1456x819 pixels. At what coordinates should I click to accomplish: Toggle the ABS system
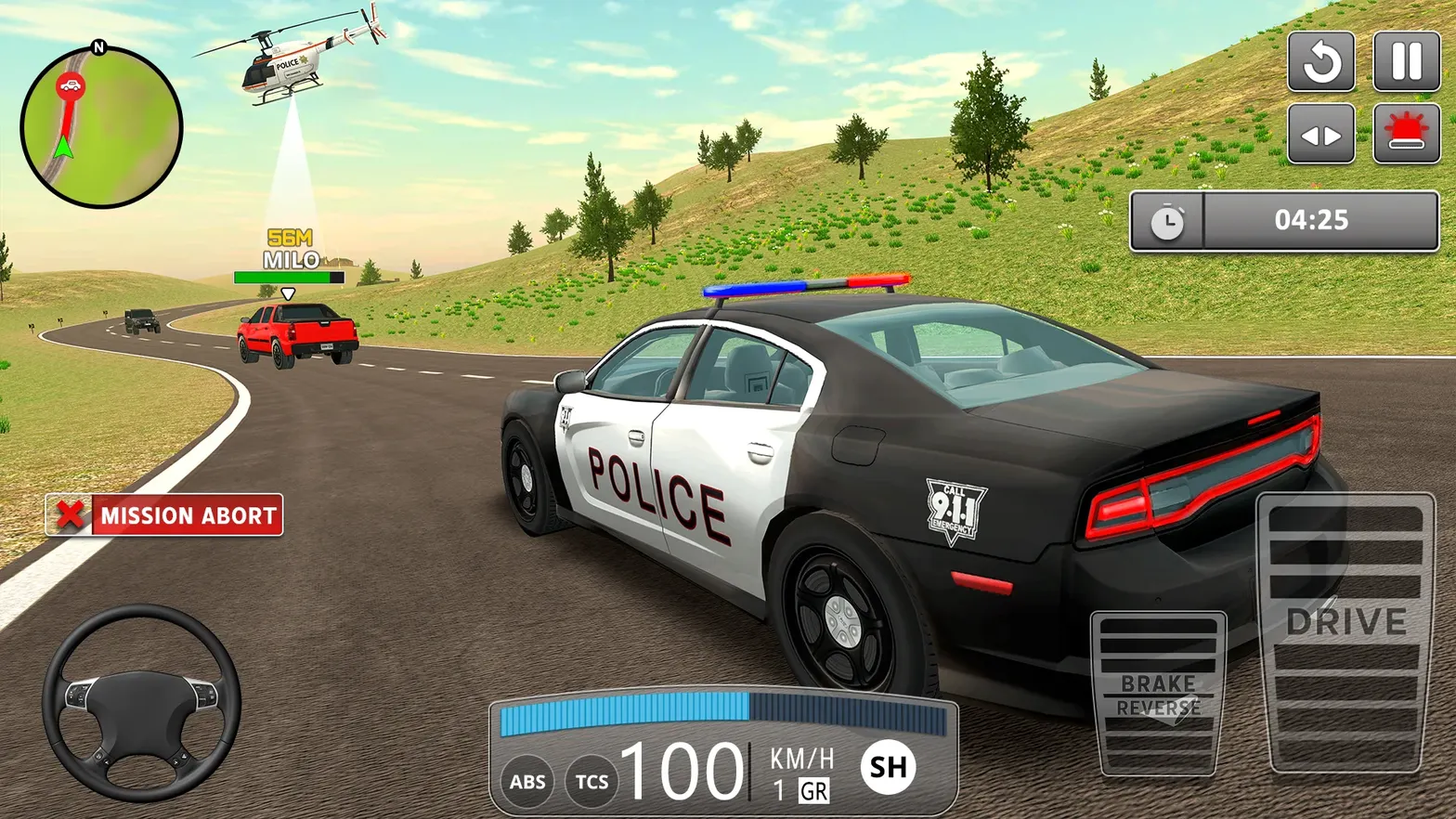526,782
